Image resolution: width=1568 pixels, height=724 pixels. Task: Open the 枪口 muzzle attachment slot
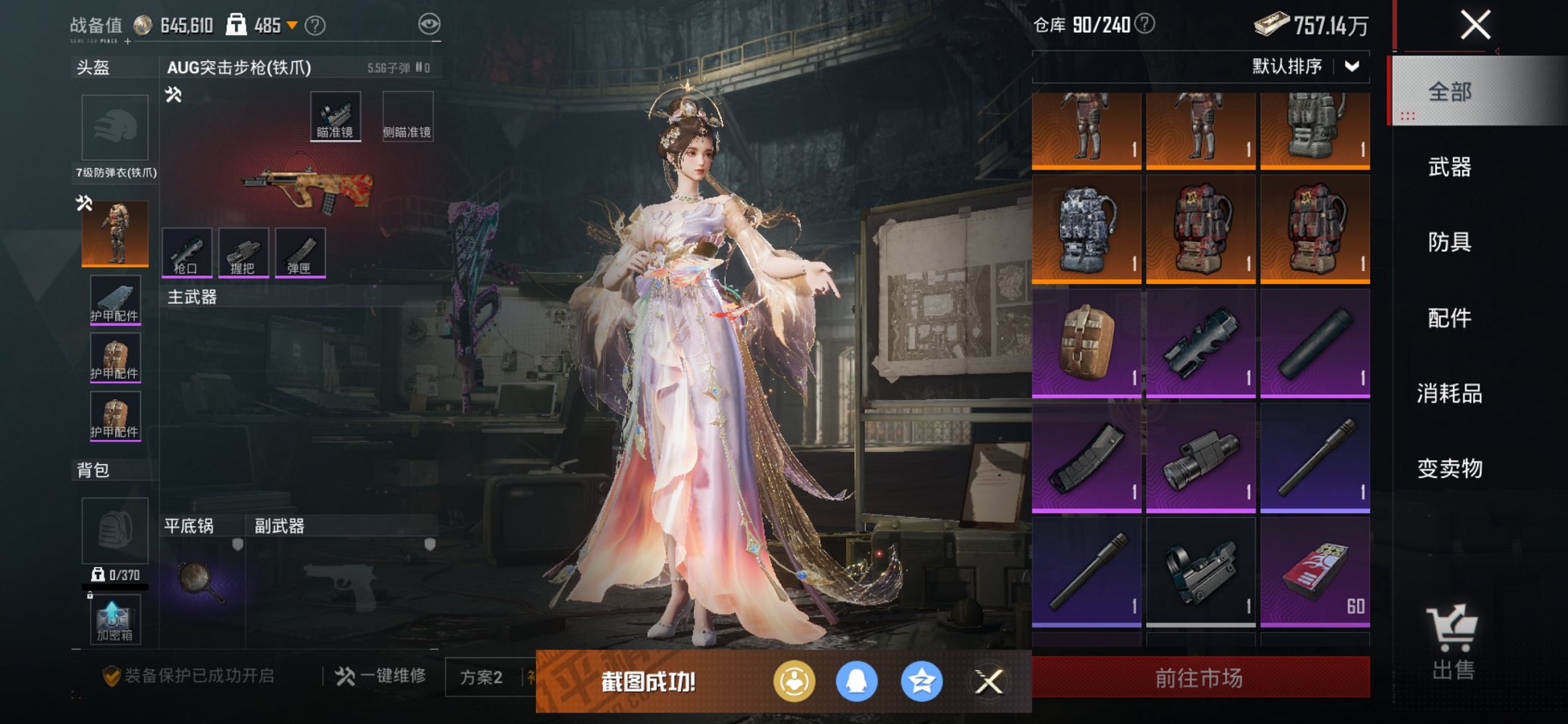click(188, 251)
